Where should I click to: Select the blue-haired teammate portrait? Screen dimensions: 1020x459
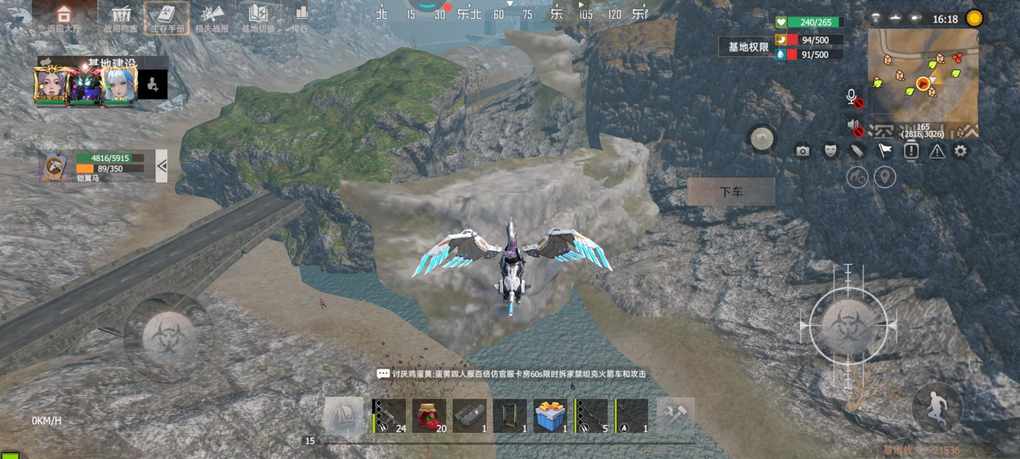[x=118, y=86]
